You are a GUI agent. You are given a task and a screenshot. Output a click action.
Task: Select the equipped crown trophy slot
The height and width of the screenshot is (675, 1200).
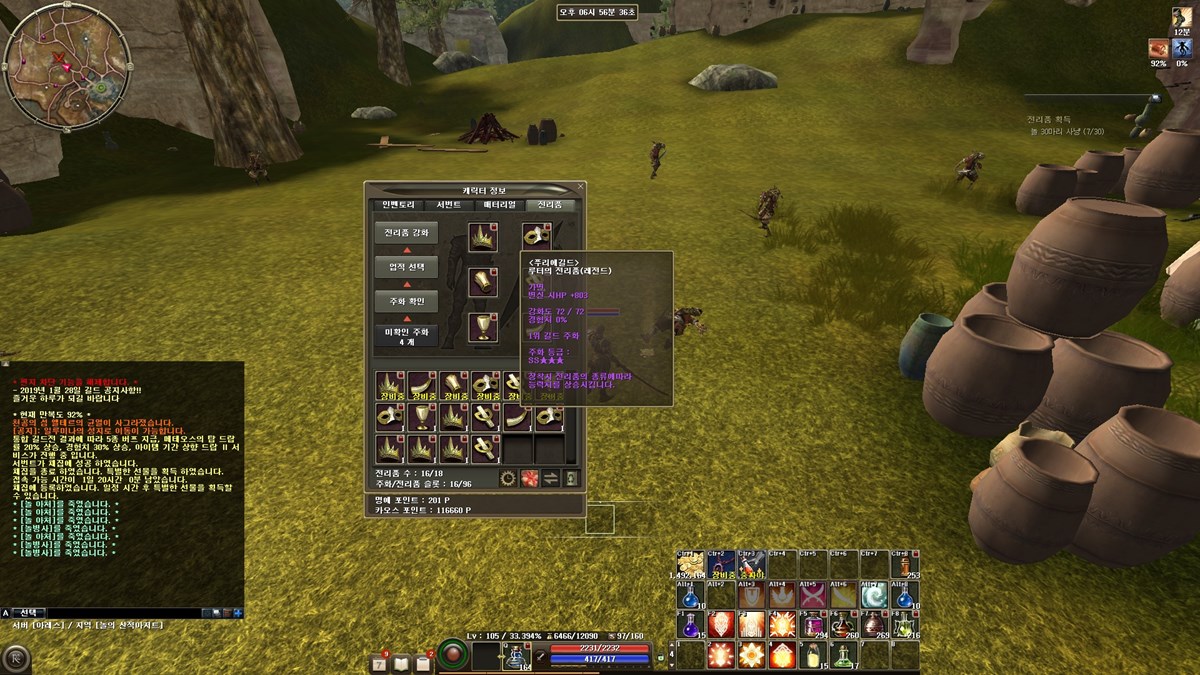click(x=483, y=236)
